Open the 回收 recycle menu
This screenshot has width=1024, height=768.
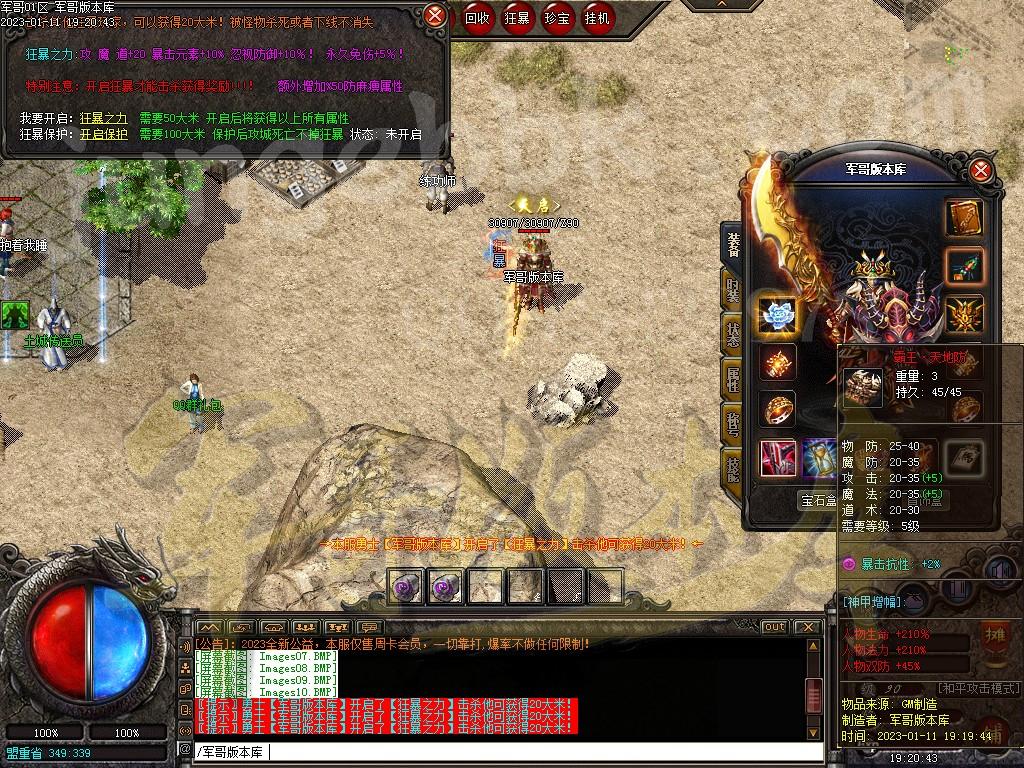pyautogui.click(x=478, y=17)
